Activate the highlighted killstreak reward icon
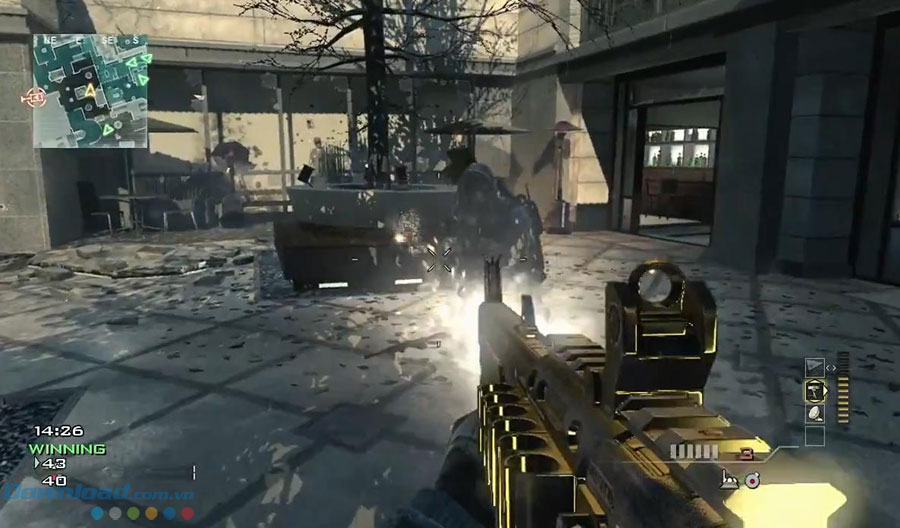This screenshot has height=528, width=900. (815, 389)
